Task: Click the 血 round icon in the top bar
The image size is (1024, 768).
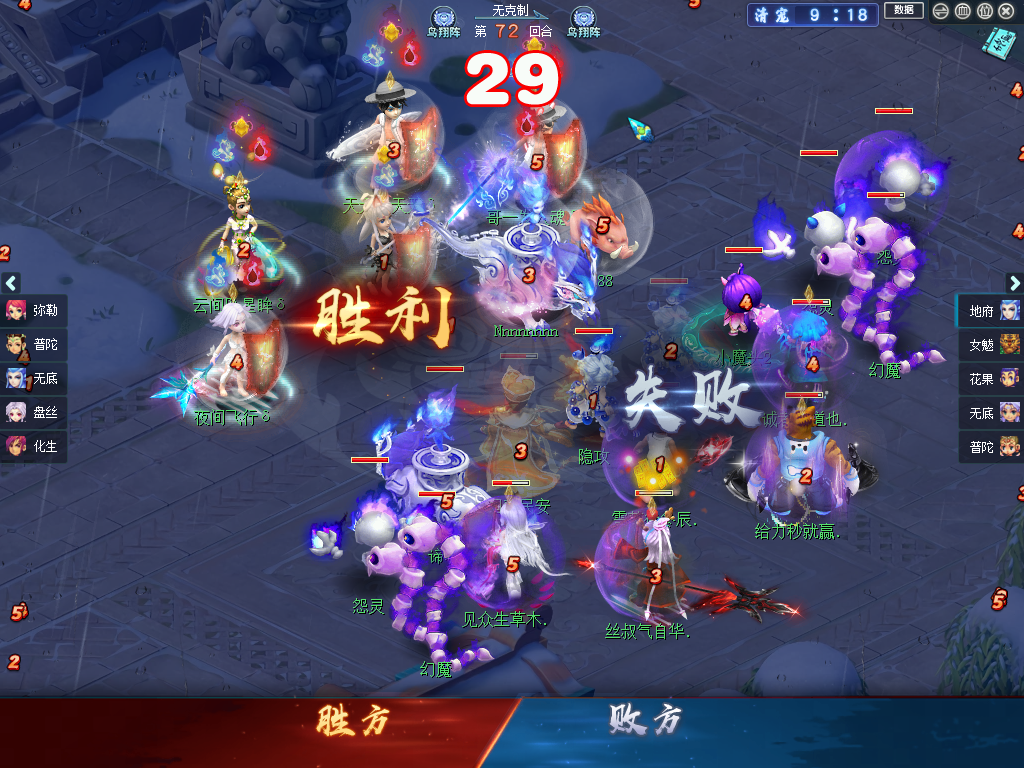Action: [x=962, y=11]
